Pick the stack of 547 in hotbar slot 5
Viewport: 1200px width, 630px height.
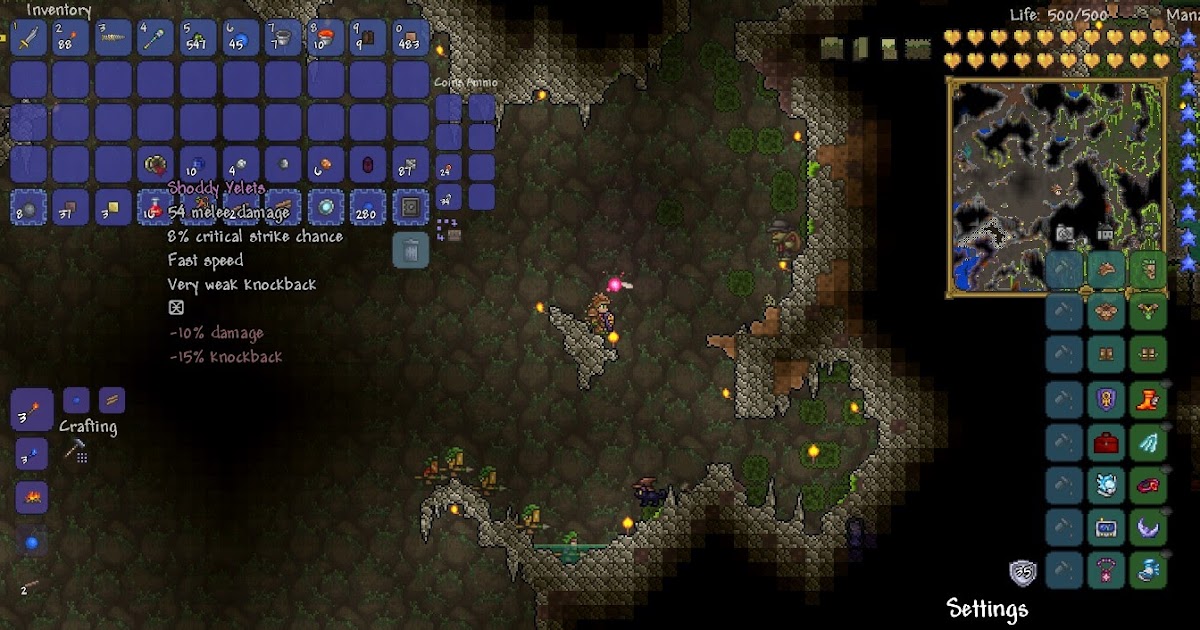click(197, 38)
